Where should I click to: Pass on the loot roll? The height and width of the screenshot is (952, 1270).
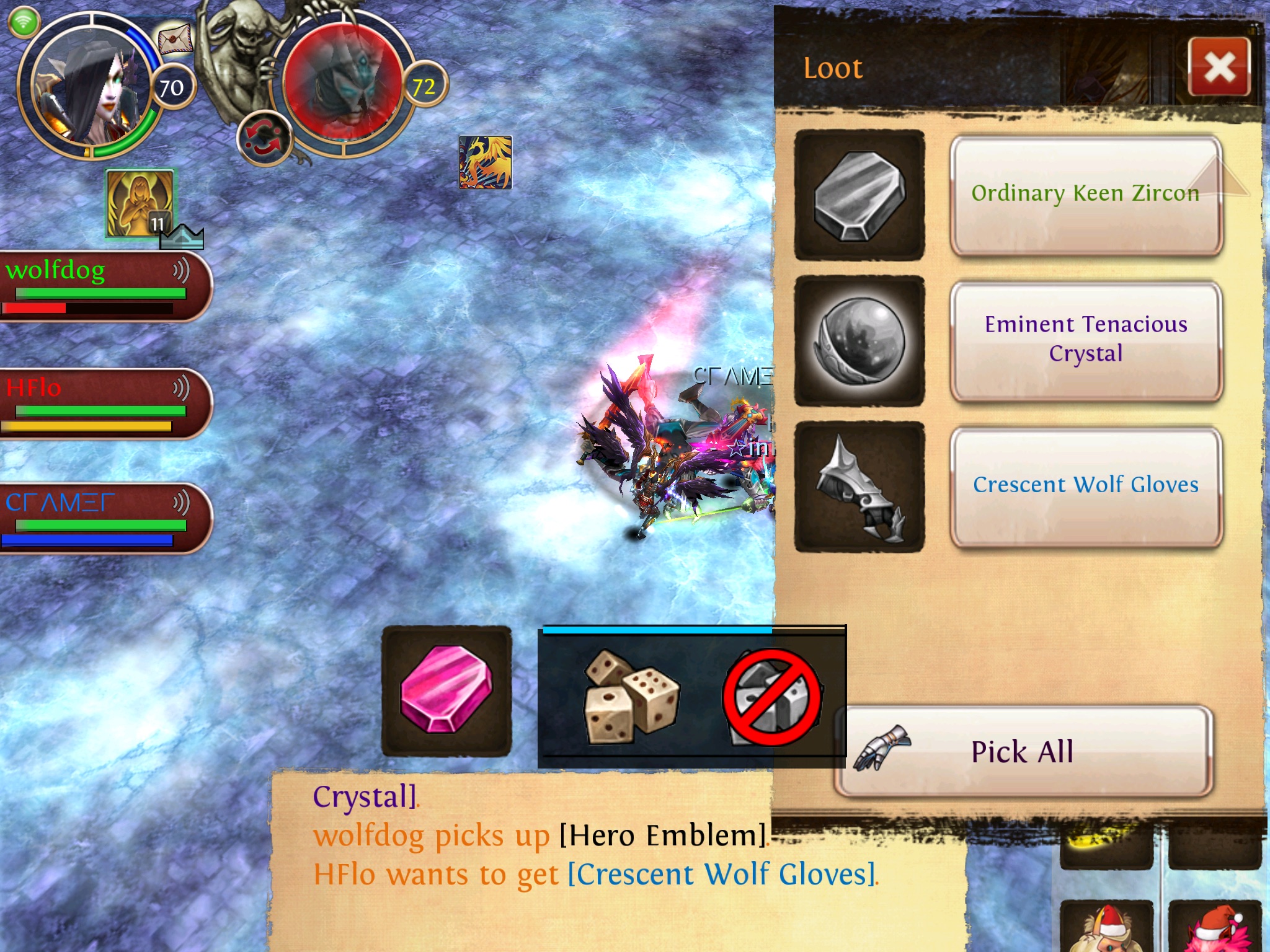click(x=773, y=697)
